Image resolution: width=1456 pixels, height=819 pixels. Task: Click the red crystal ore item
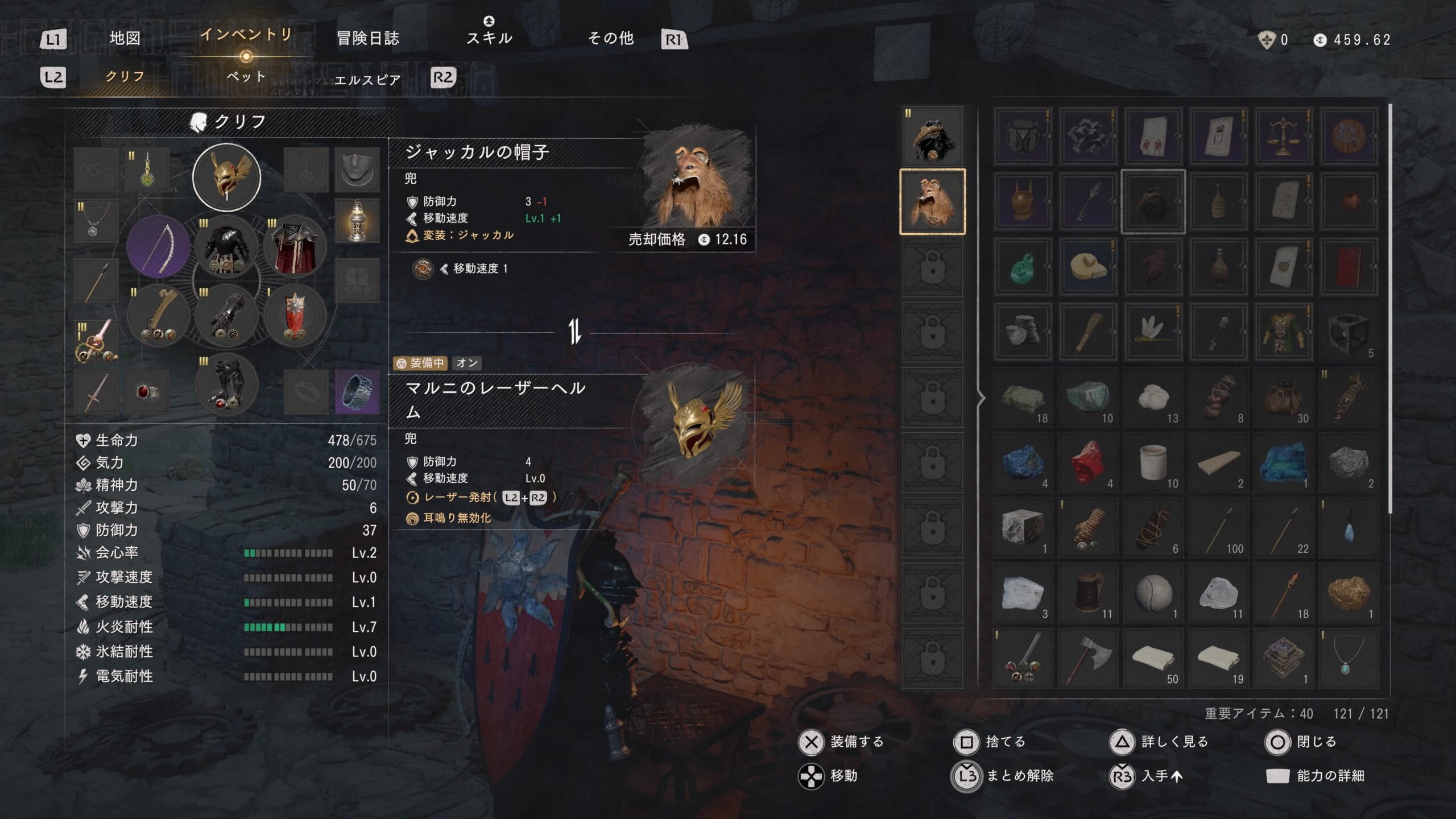point(1087,462)
